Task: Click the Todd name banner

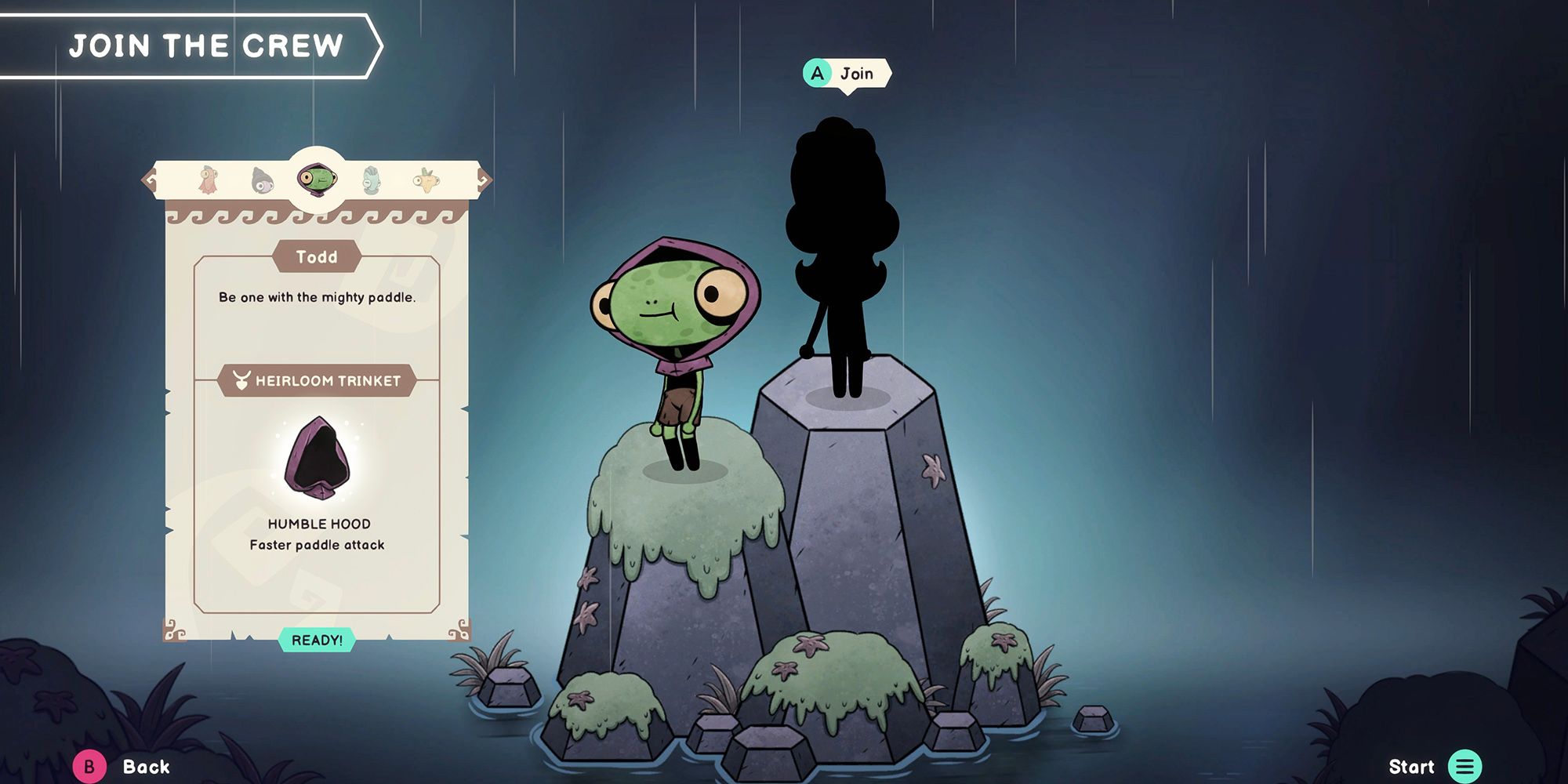Action: coord(317,257)
